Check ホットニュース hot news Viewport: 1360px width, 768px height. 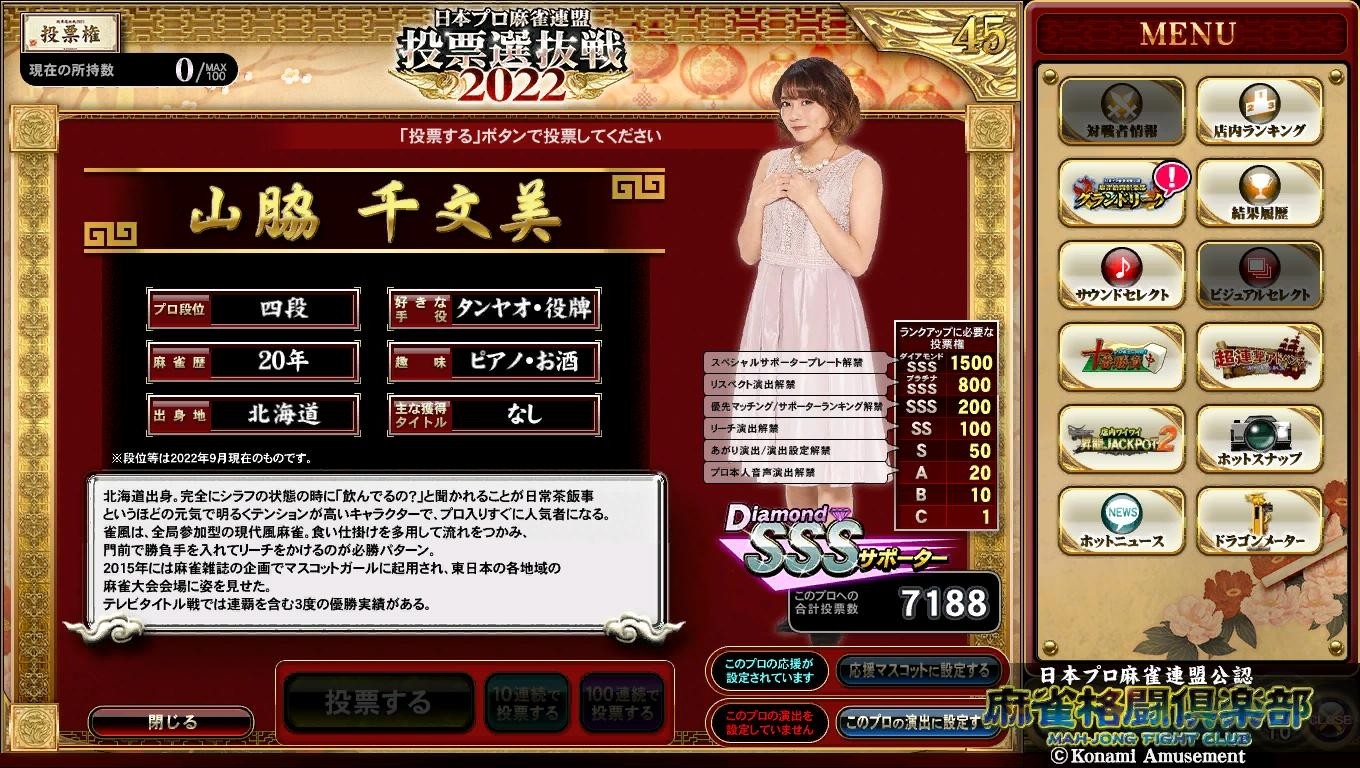(x=1122, y=520)
